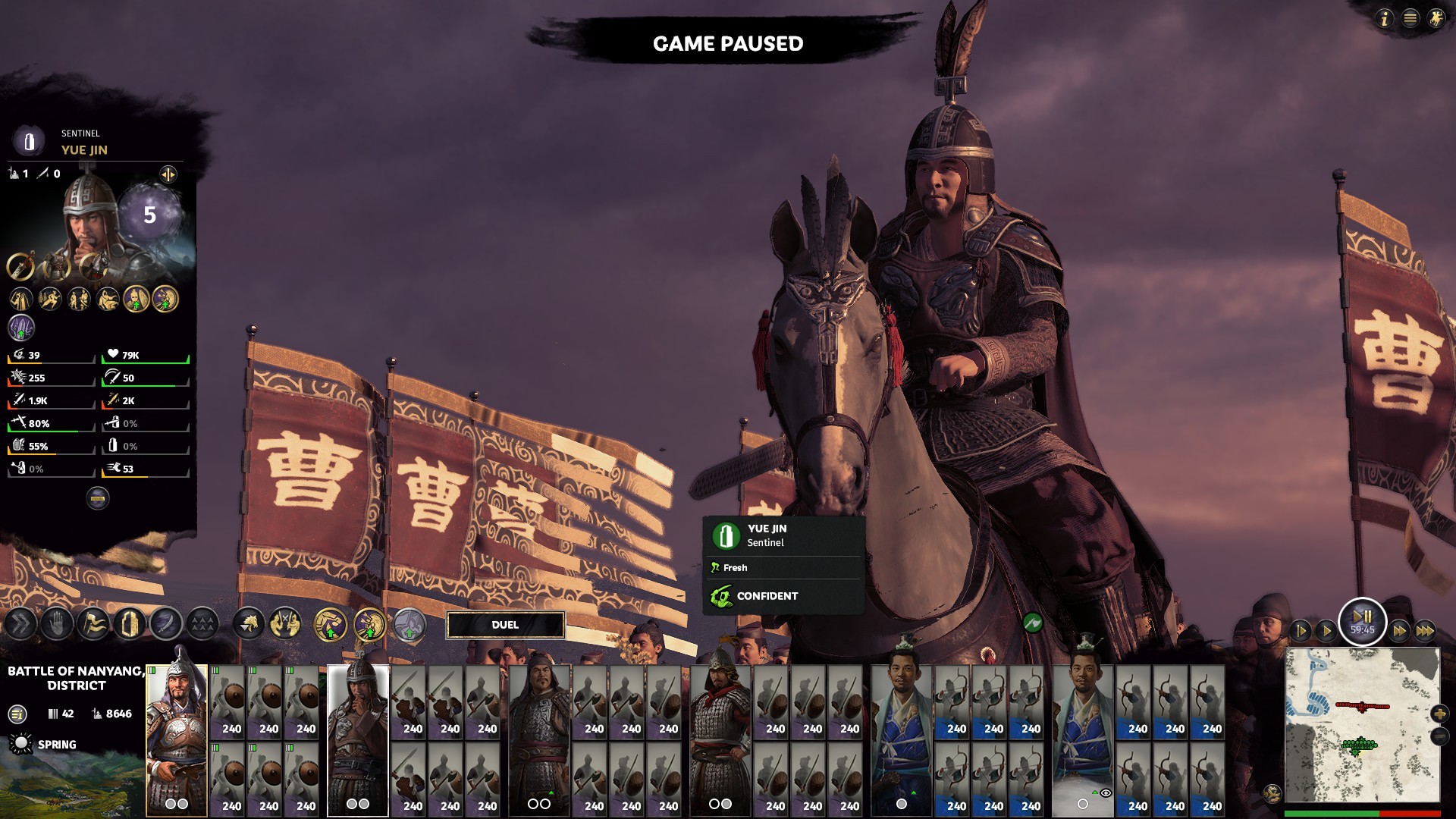Halt the unit with the hand icon

[57, 624]
